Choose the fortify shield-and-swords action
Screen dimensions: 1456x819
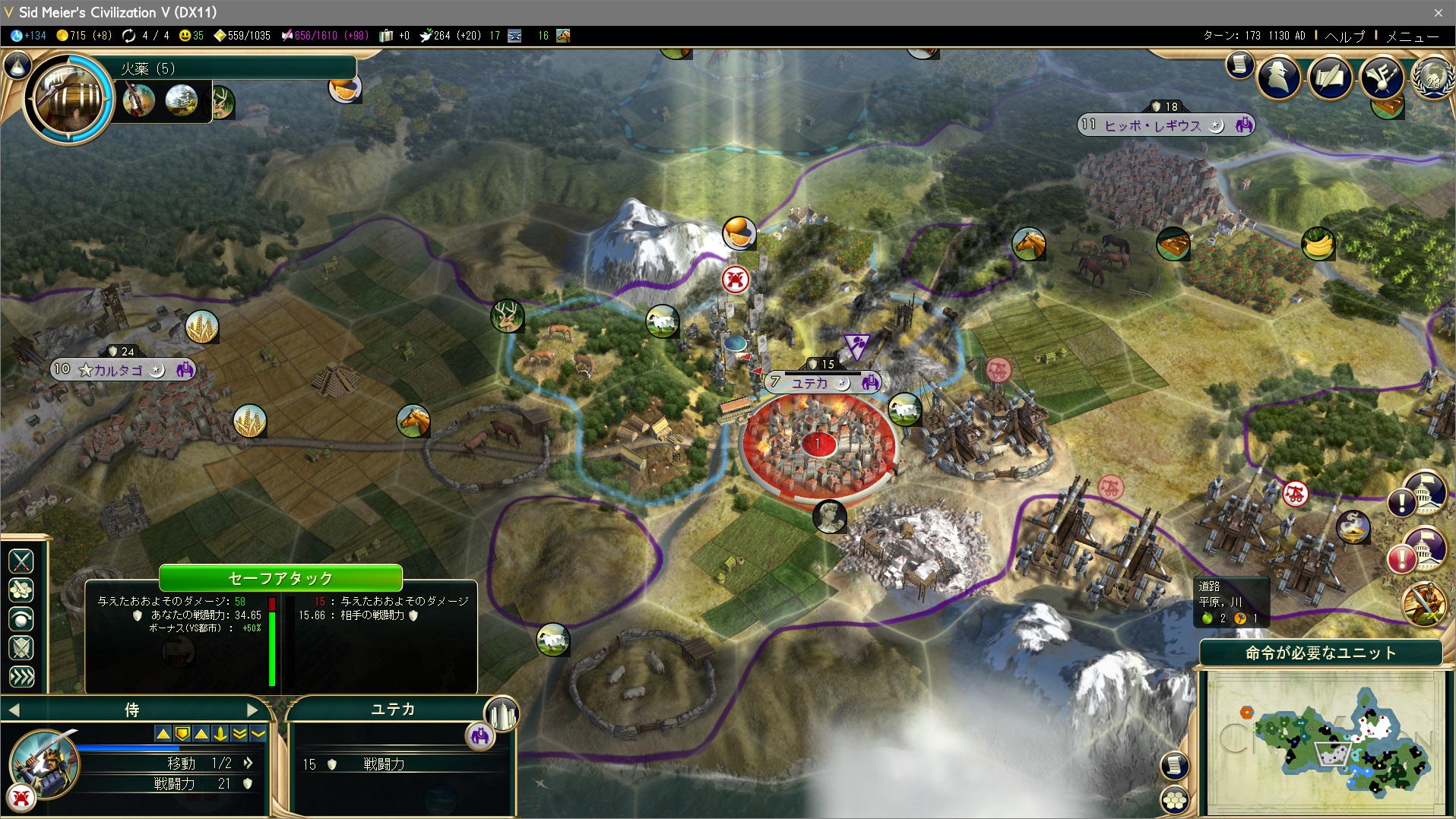click(21, 648)
